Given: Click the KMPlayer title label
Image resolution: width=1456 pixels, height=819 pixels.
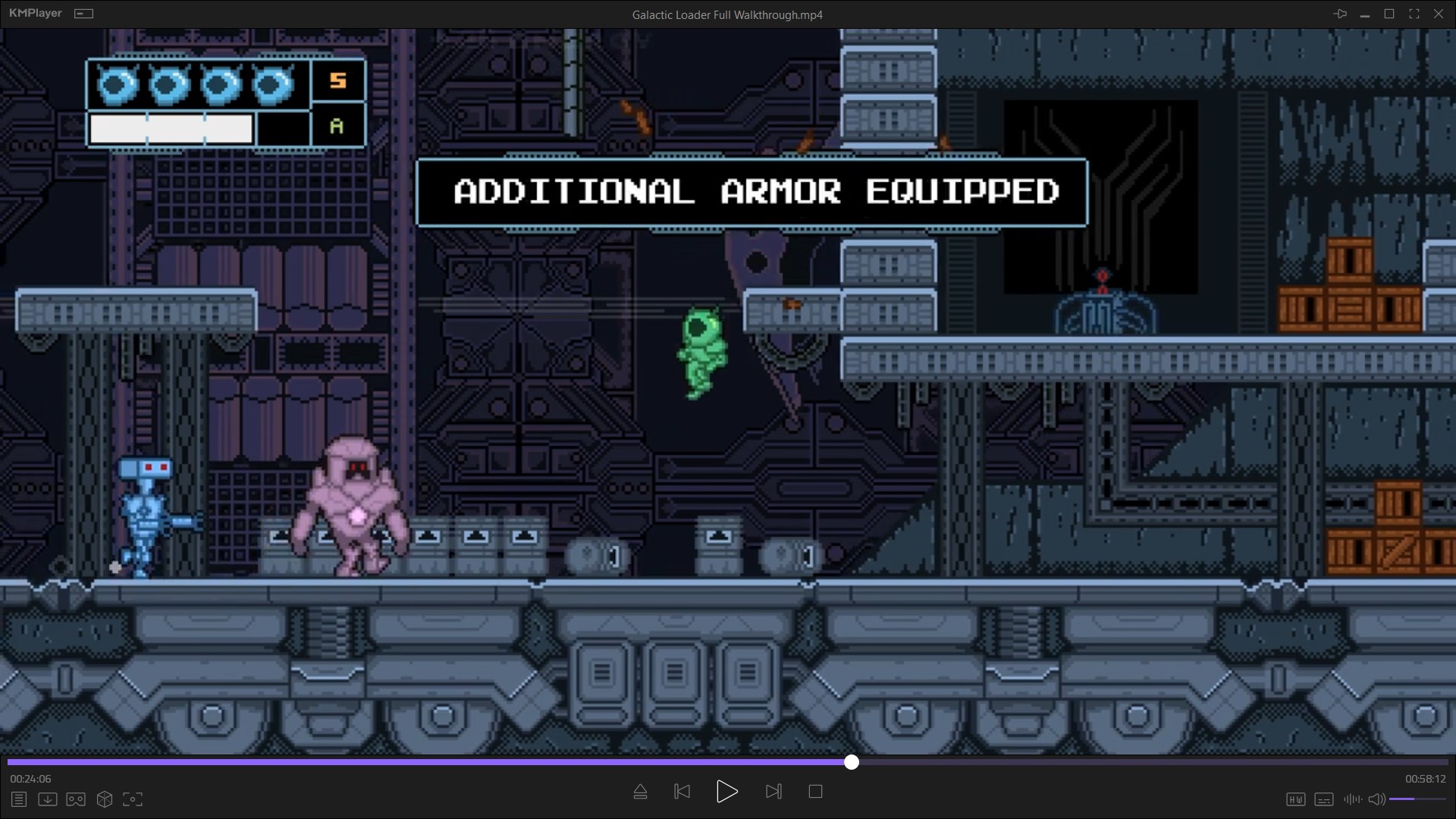Looking at the screenshot, I should pos(34,13).
